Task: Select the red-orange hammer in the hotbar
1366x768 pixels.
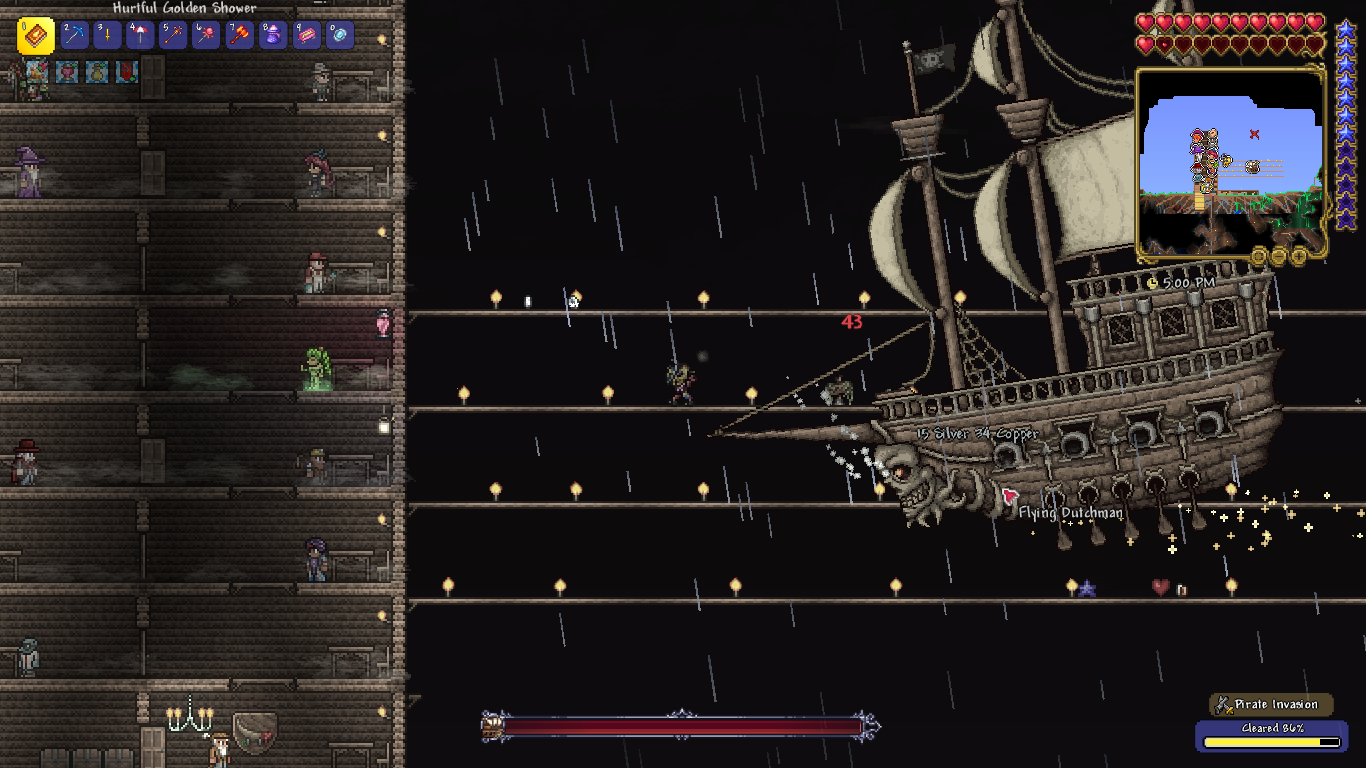Action: 239,36
